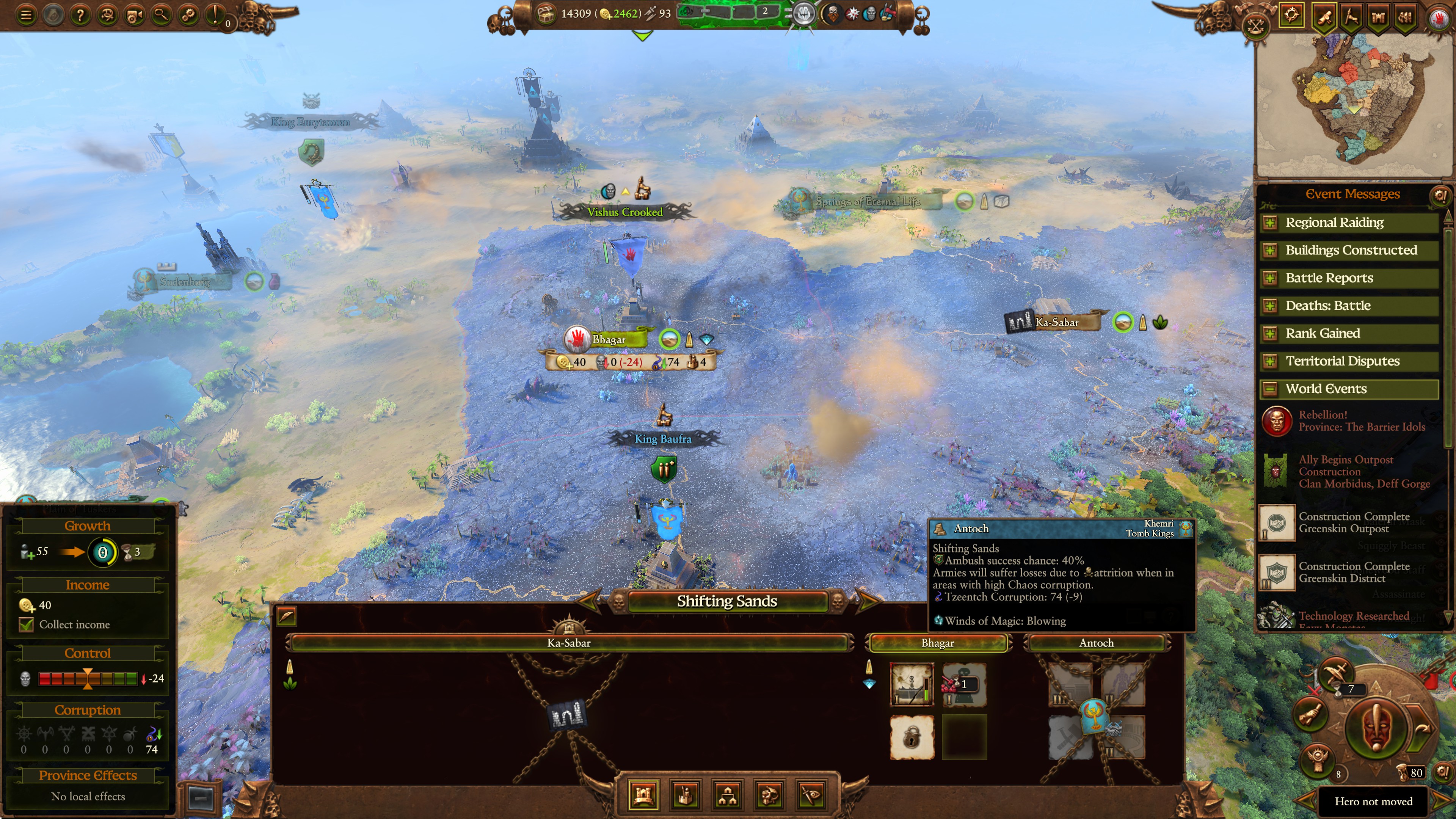The width and height of the screenshot is (1456, 819).
Task: Toggle the Regional Raiding event filter
Action: (x=1270, y=222)
